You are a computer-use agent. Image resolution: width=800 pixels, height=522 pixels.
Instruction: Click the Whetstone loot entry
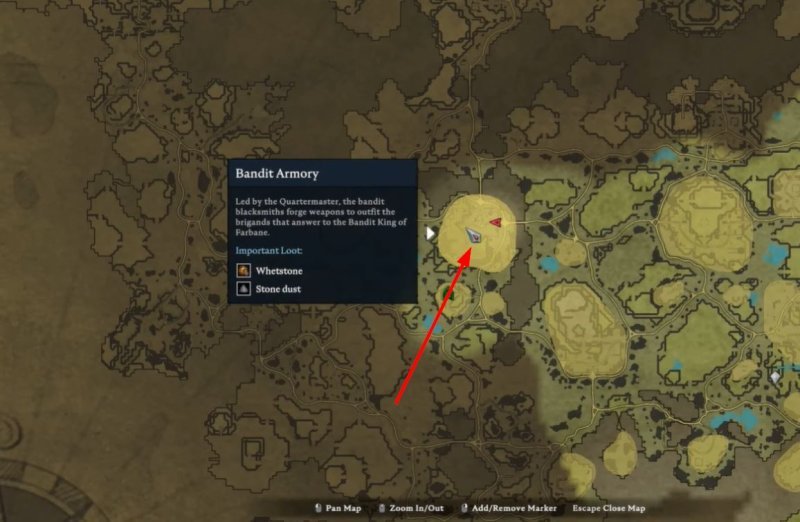[x=270, y=271]
